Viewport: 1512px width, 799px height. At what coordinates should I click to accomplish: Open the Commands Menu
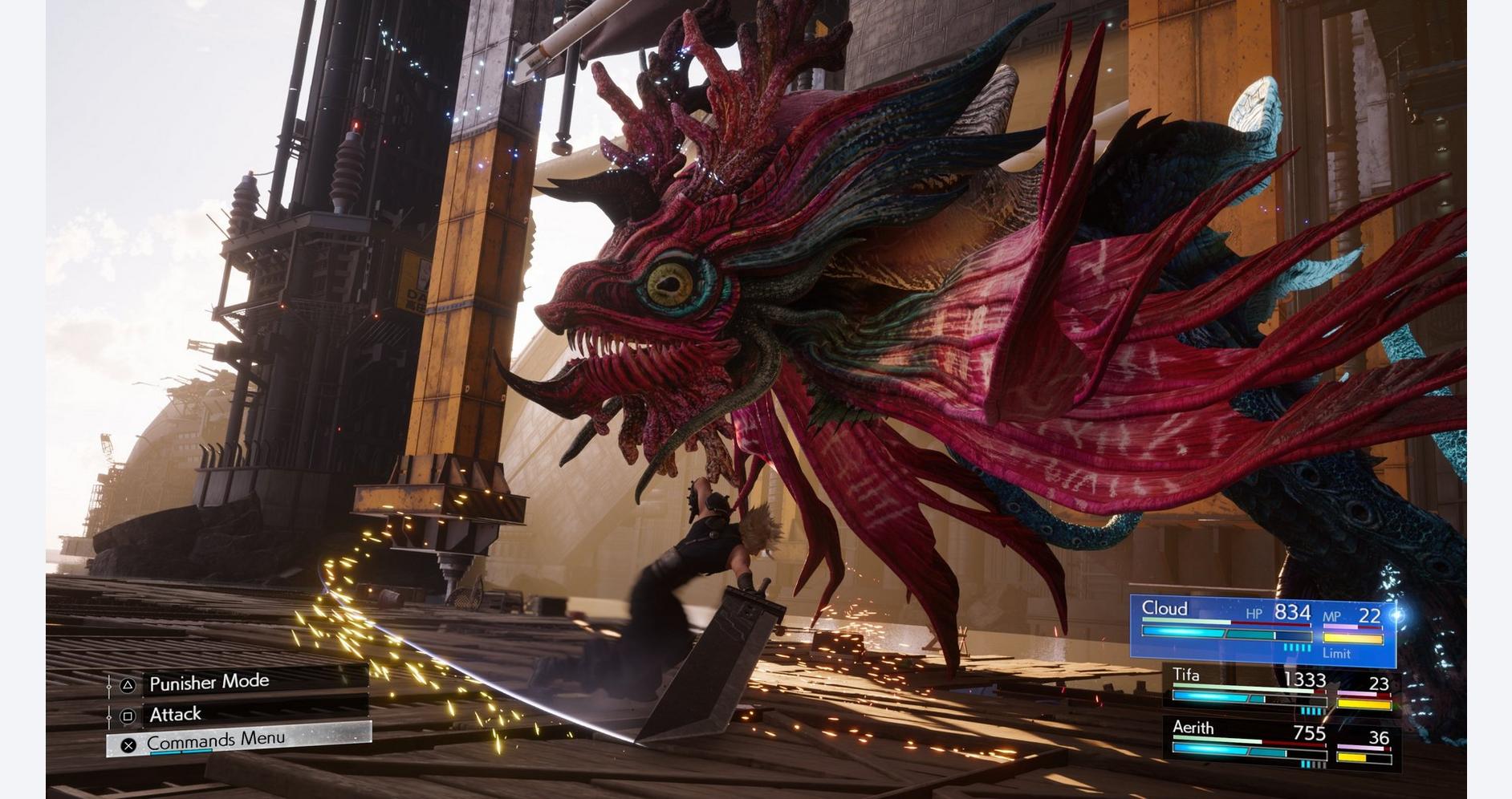pyautogui.click(x=215, y=740)
